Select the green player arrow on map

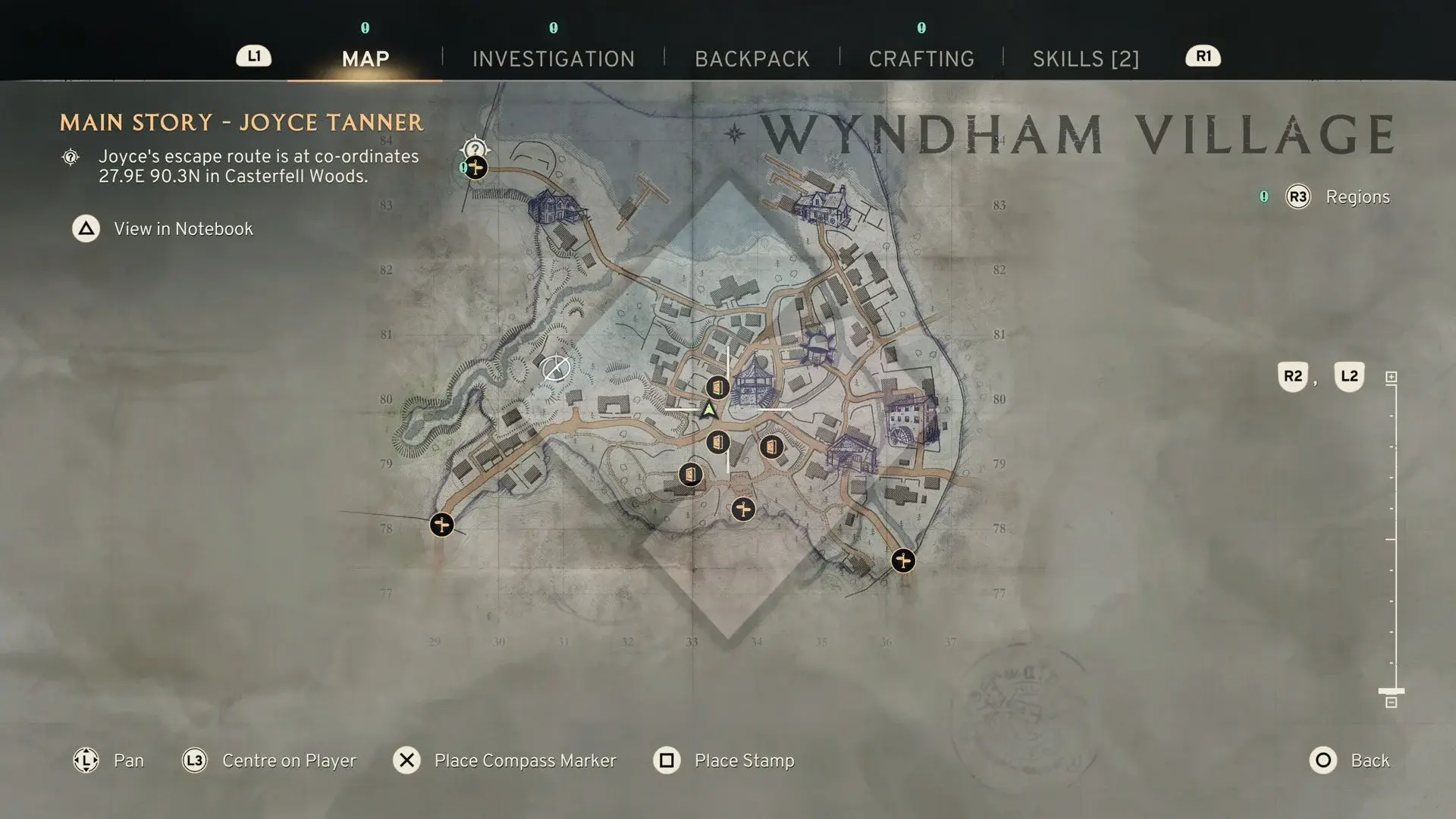[709, 410]
